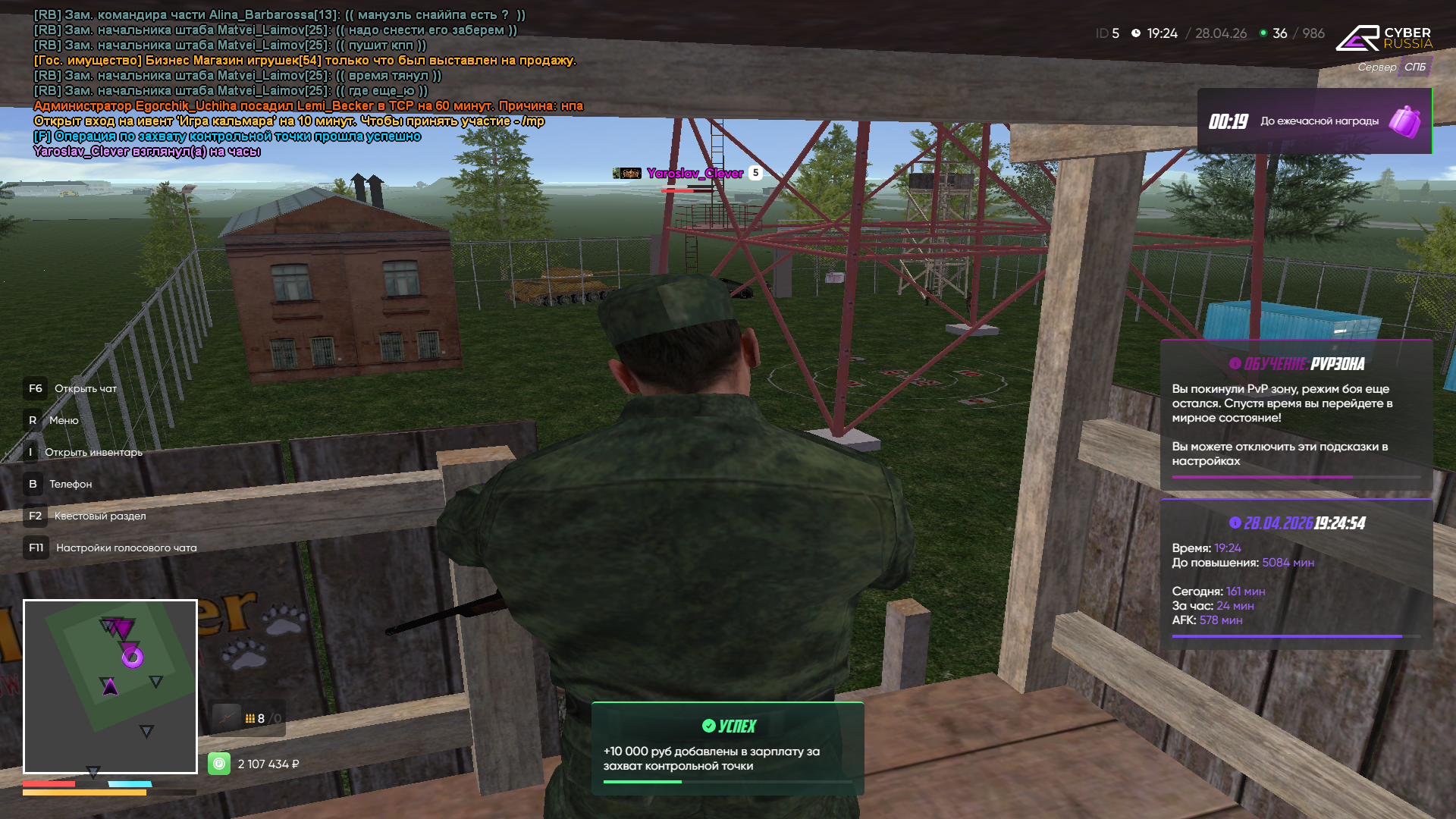Click the PVP zone tutorial notification
The height and width of the screenshot is (819, 1456).
coord(1295,415)
